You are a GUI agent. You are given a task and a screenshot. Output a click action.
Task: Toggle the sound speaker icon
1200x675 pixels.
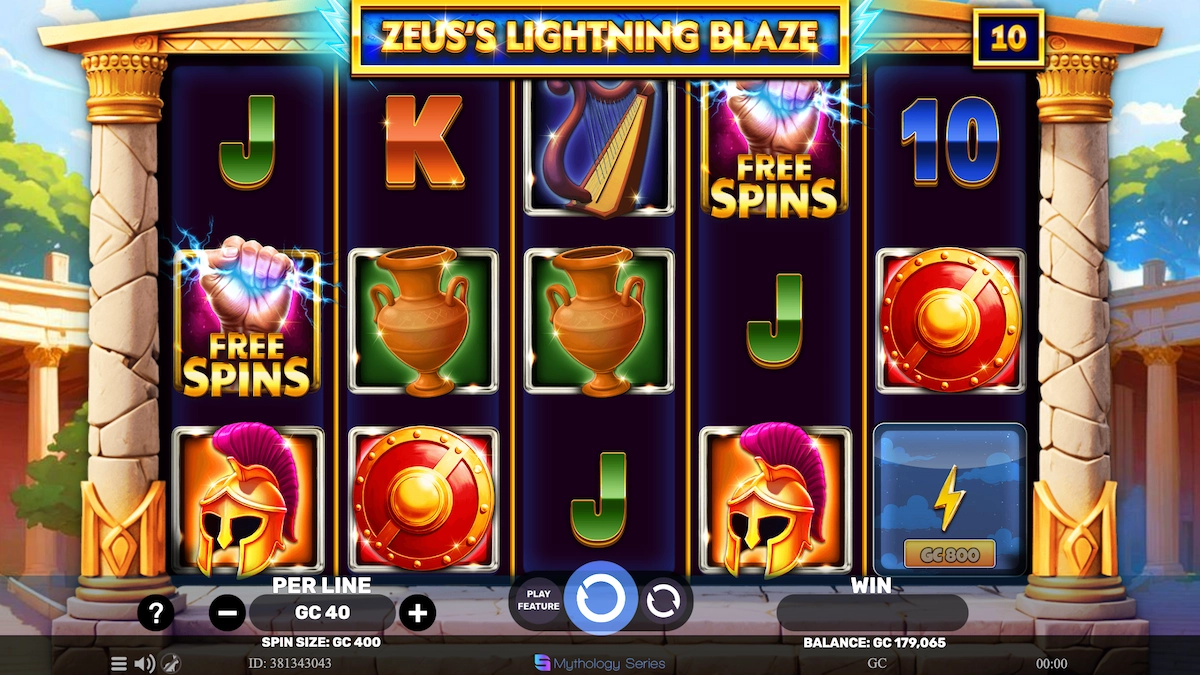click(x=145, y=663)
